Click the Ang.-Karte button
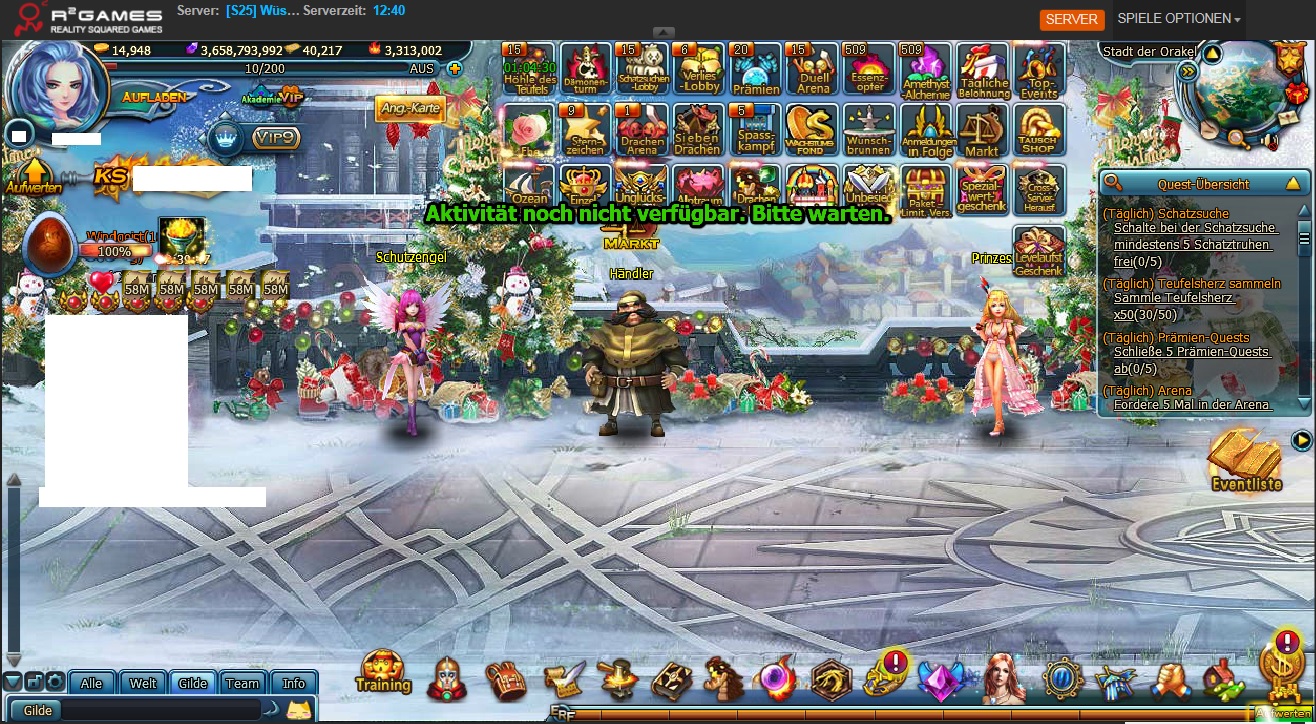This screenshot has height=724, width=1316. coord(410,108)
